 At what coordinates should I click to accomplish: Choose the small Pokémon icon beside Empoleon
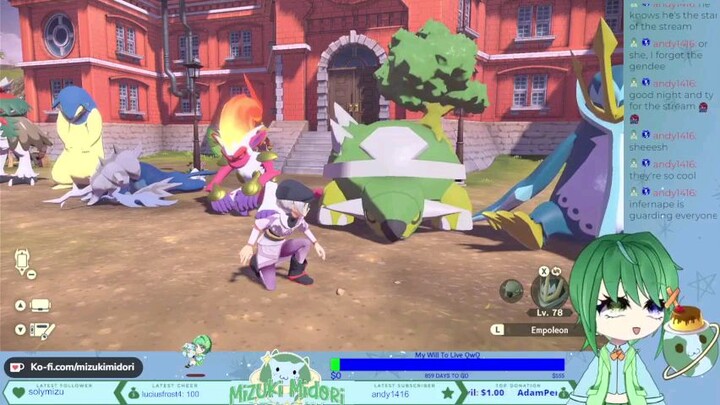pyautogui.click(x=511, y=291)
